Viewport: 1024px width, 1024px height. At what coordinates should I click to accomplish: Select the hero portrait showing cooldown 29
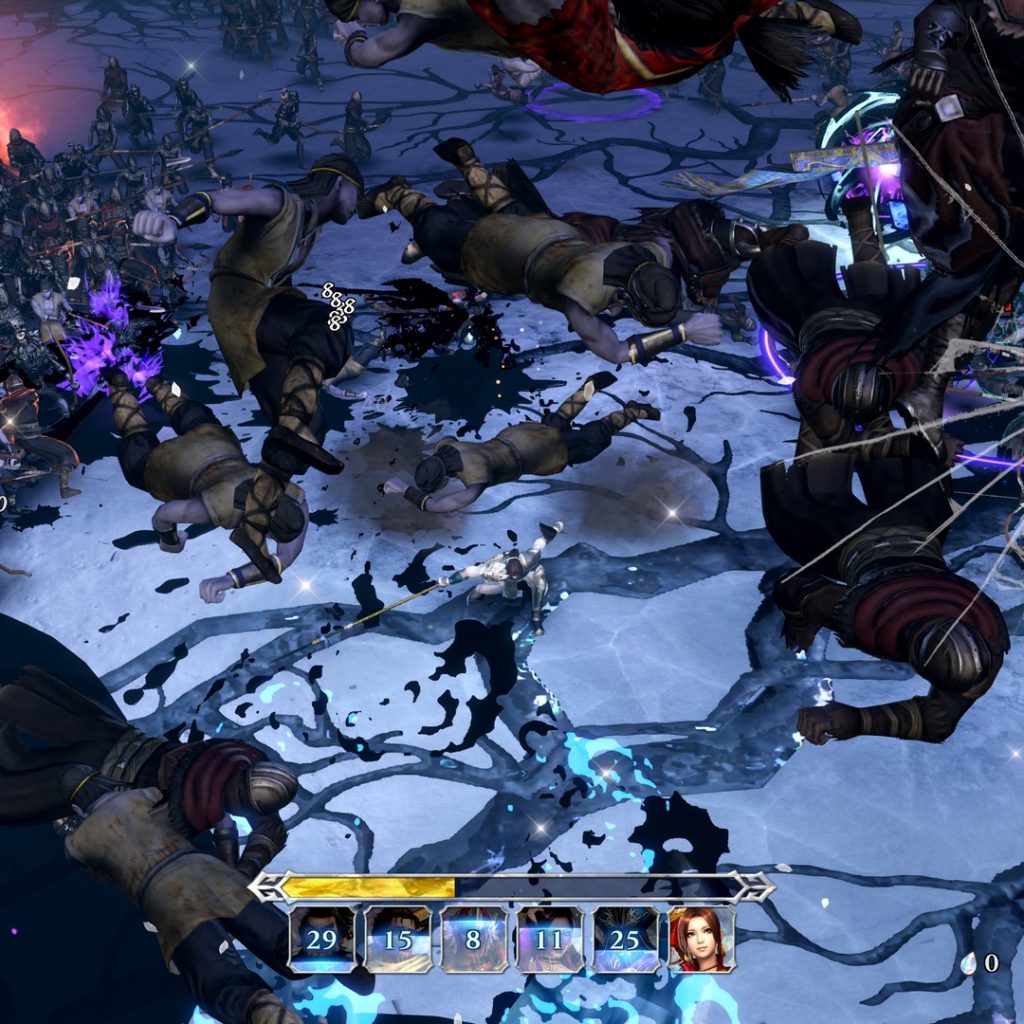coord(322,939)
